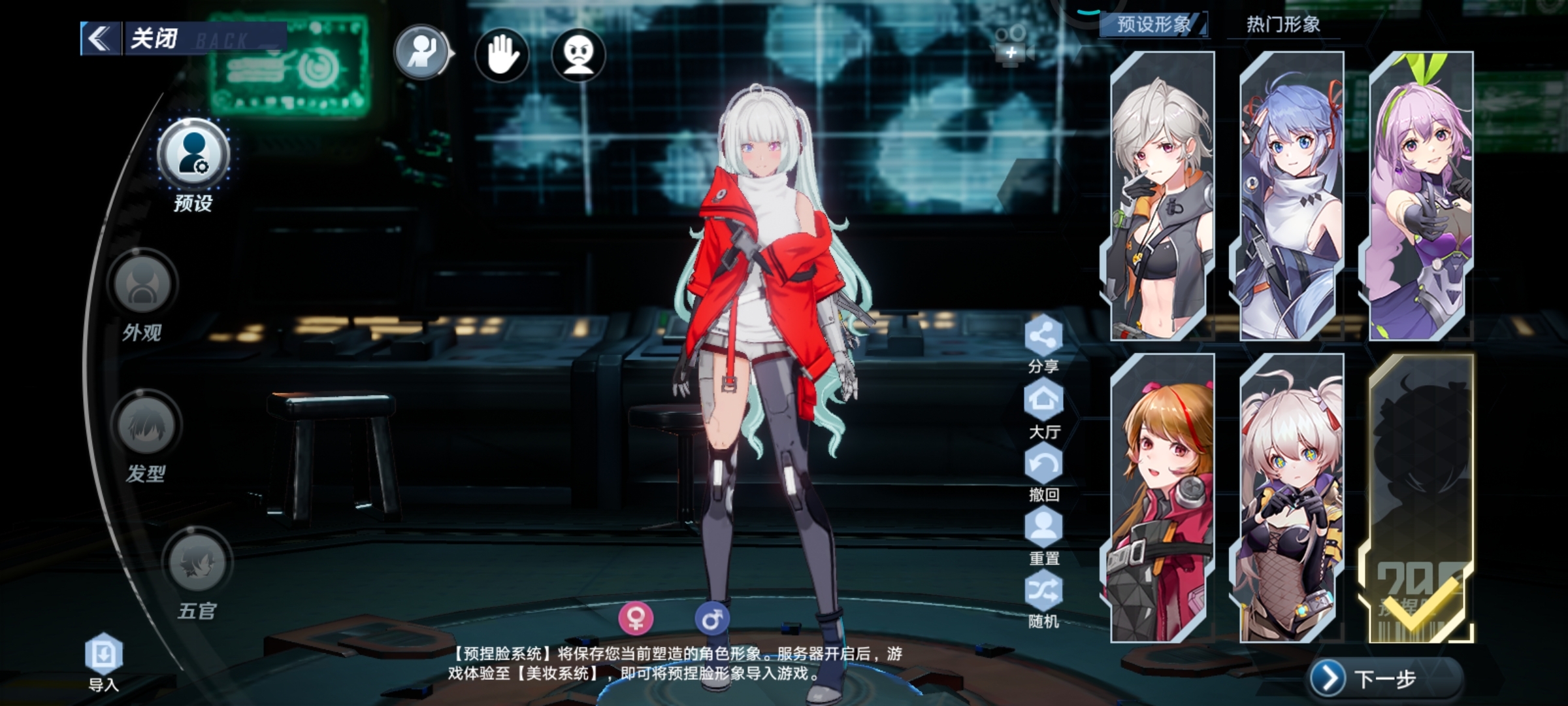Switch to the 热门形象 popular tab
The image size is (1568, 706).
tap(1282, 25)
